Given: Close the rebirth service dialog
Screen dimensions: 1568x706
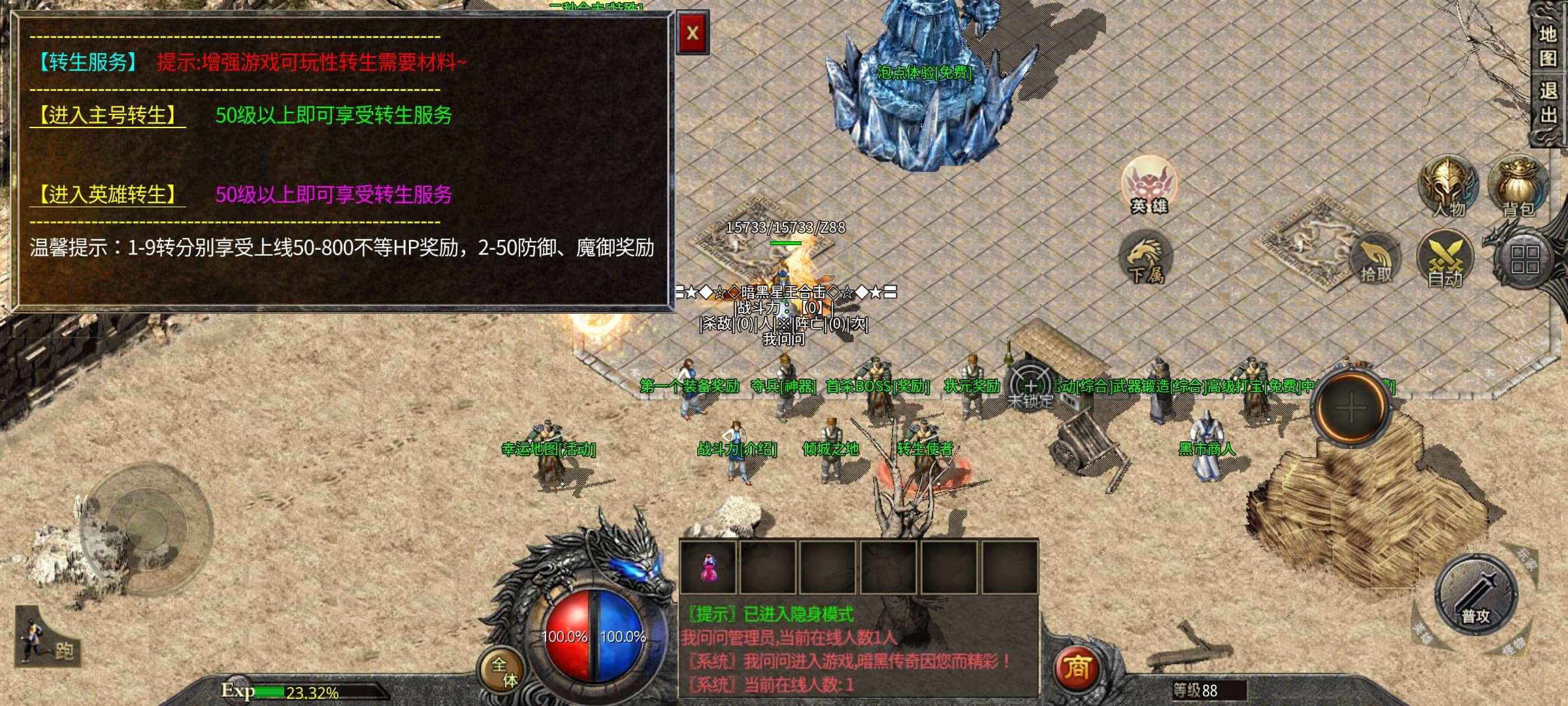Looking at the screenshot, I should 693,33.
